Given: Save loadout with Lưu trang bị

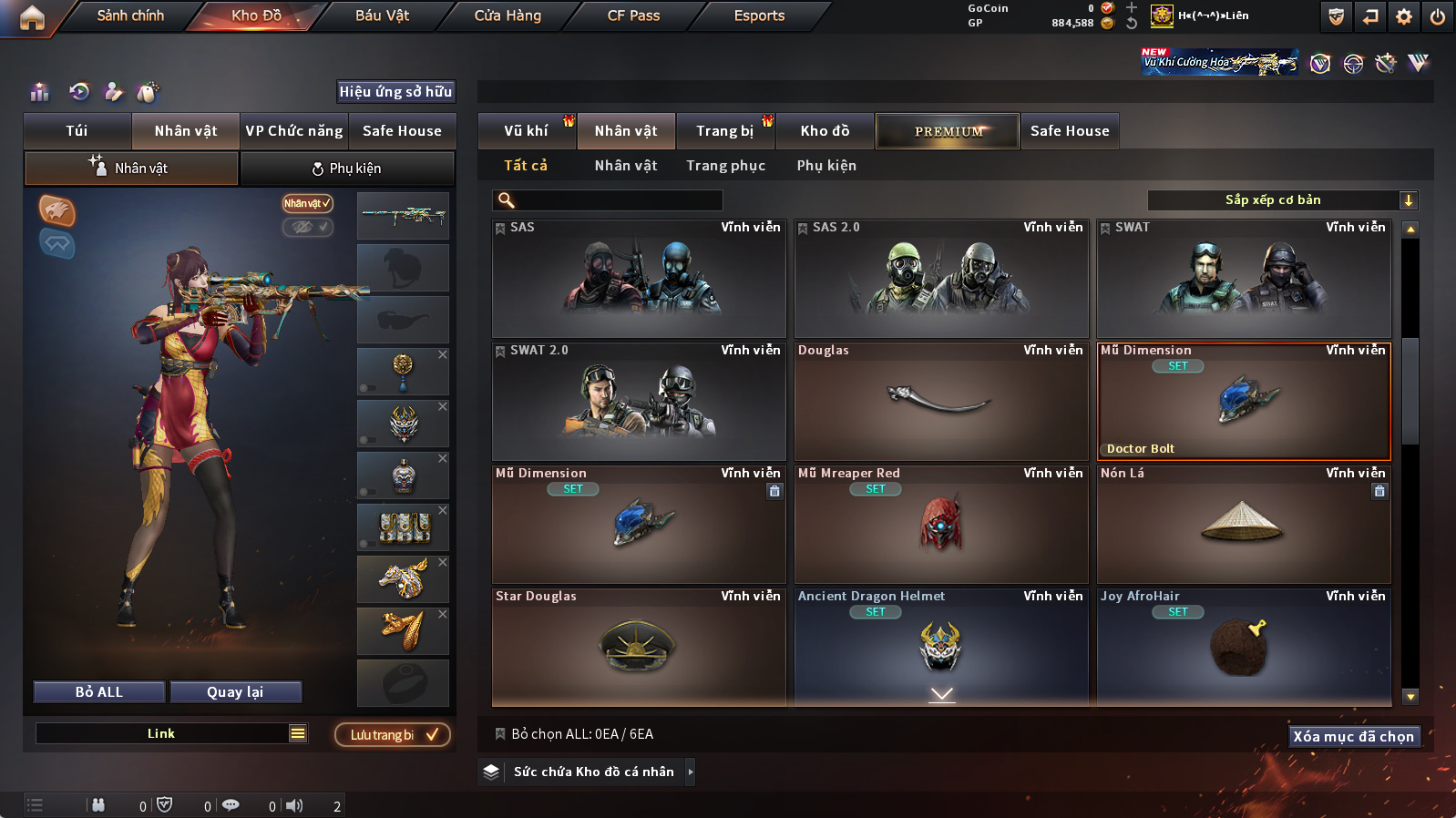Looking at the screenshot, I should click(393, 735).
